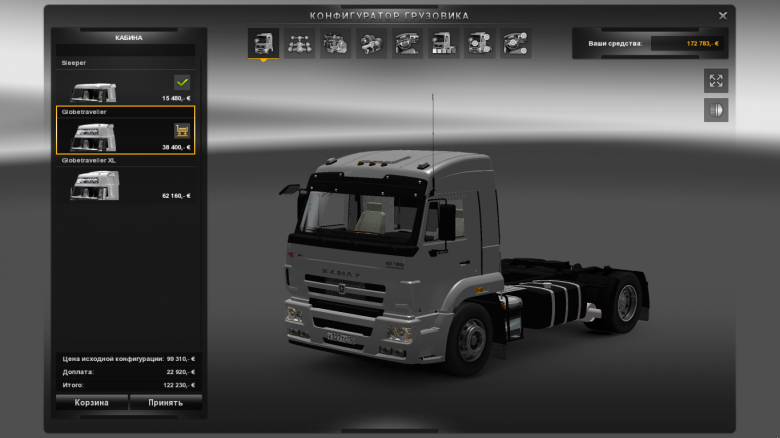Open the chassis category tab
Screen dimensions: 780x438
(299, 43)
